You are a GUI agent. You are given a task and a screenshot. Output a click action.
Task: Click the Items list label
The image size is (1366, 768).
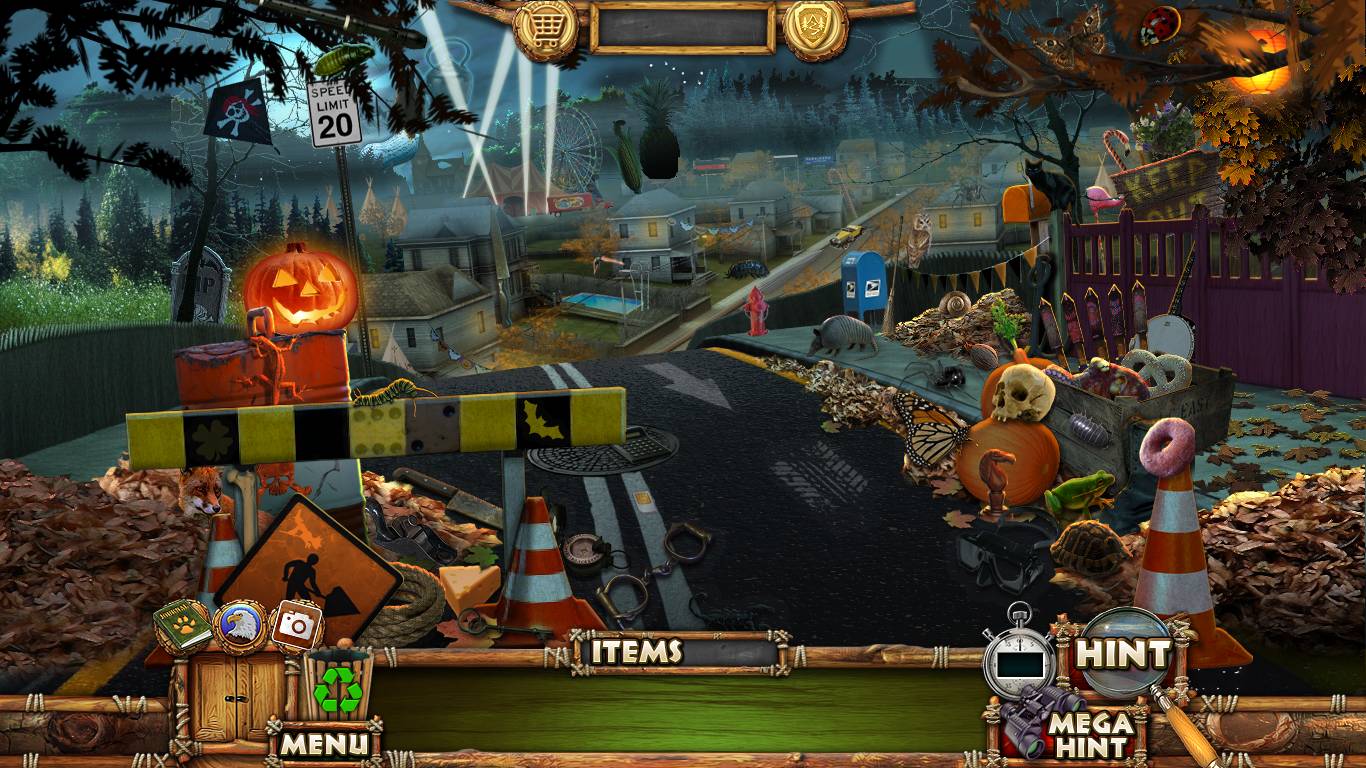tap(636, 652)
